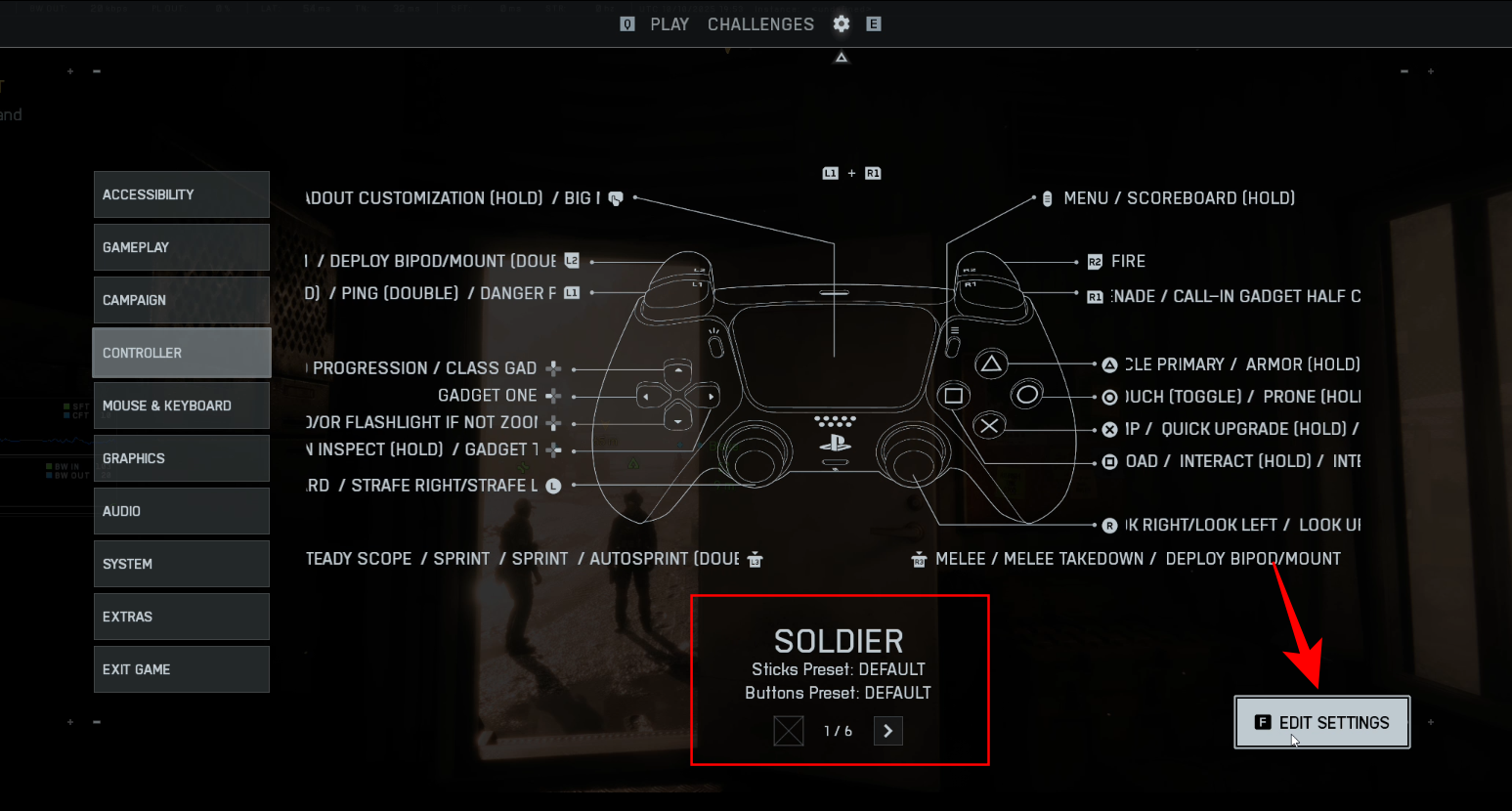The width and height of the screenshot is (1512, 811).
Task: Click the Edit Settings button
Action: click(x=1321, y=723)
